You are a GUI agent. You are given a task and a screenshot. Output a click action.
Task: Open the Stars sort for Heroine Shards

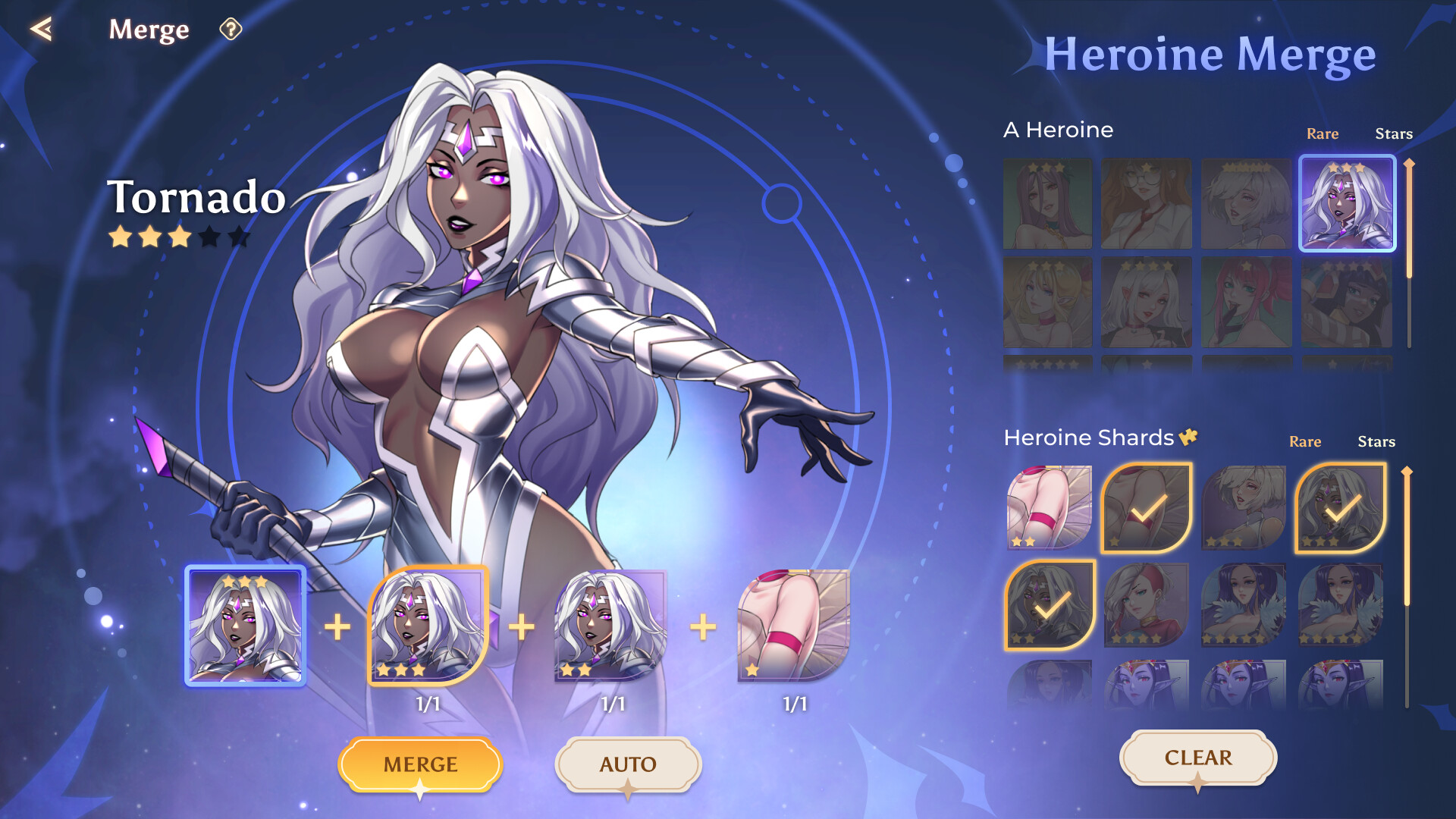pos(1377,441)
